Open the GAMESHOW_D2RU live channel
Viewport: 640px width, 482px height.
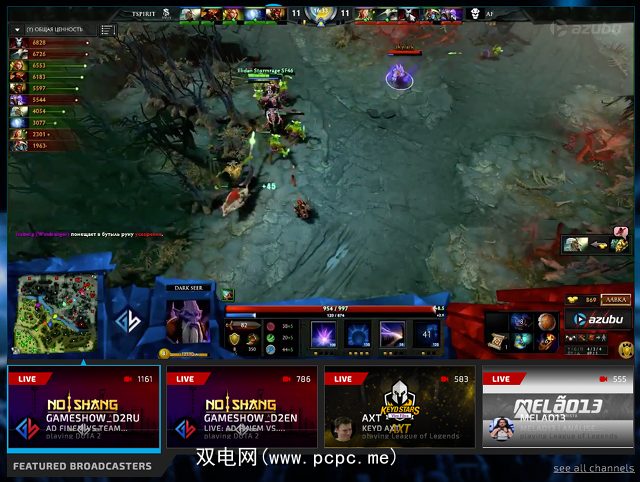pos(84,408)
